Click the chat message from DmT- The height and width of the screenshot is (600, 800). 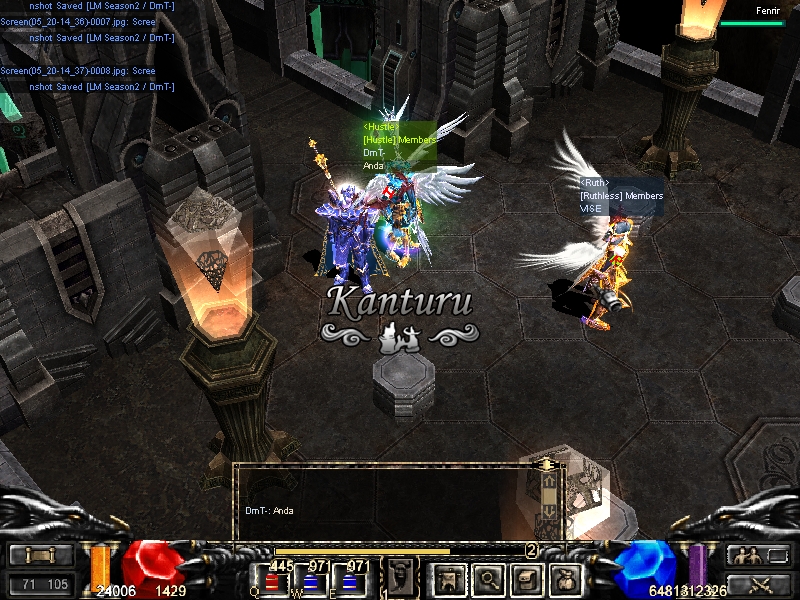coord(270,511)
